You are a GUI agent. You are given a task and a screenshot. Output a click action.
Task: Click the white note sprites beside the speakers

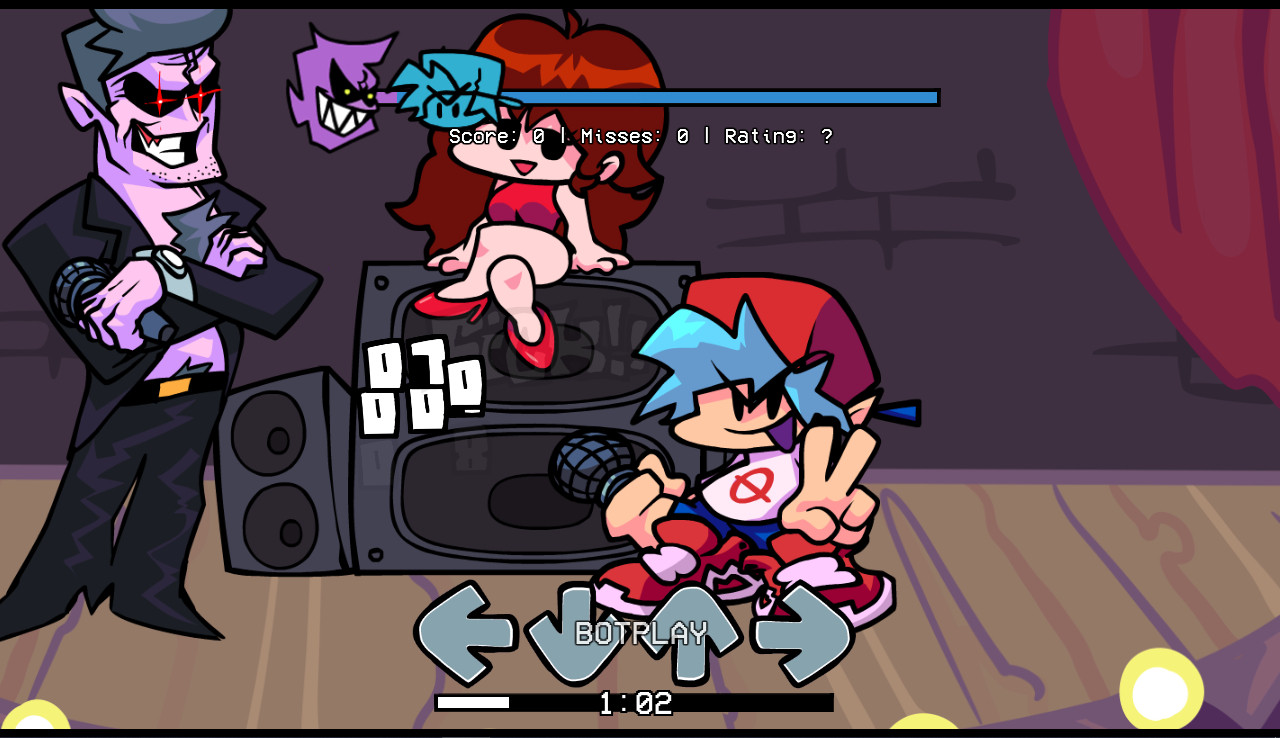(x=420, y=385)
